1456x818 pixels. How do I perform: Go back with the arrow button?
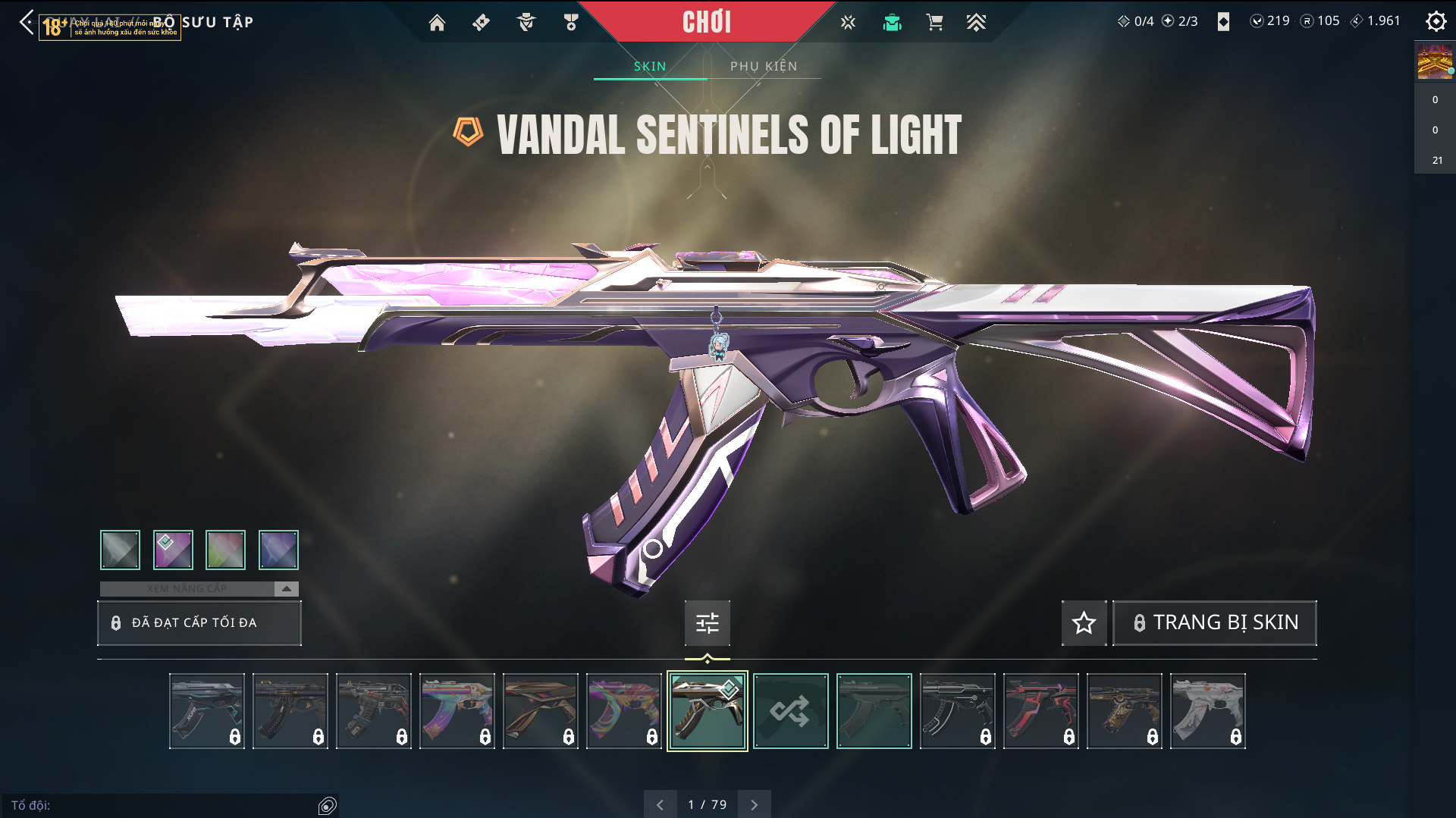point(27,22)
